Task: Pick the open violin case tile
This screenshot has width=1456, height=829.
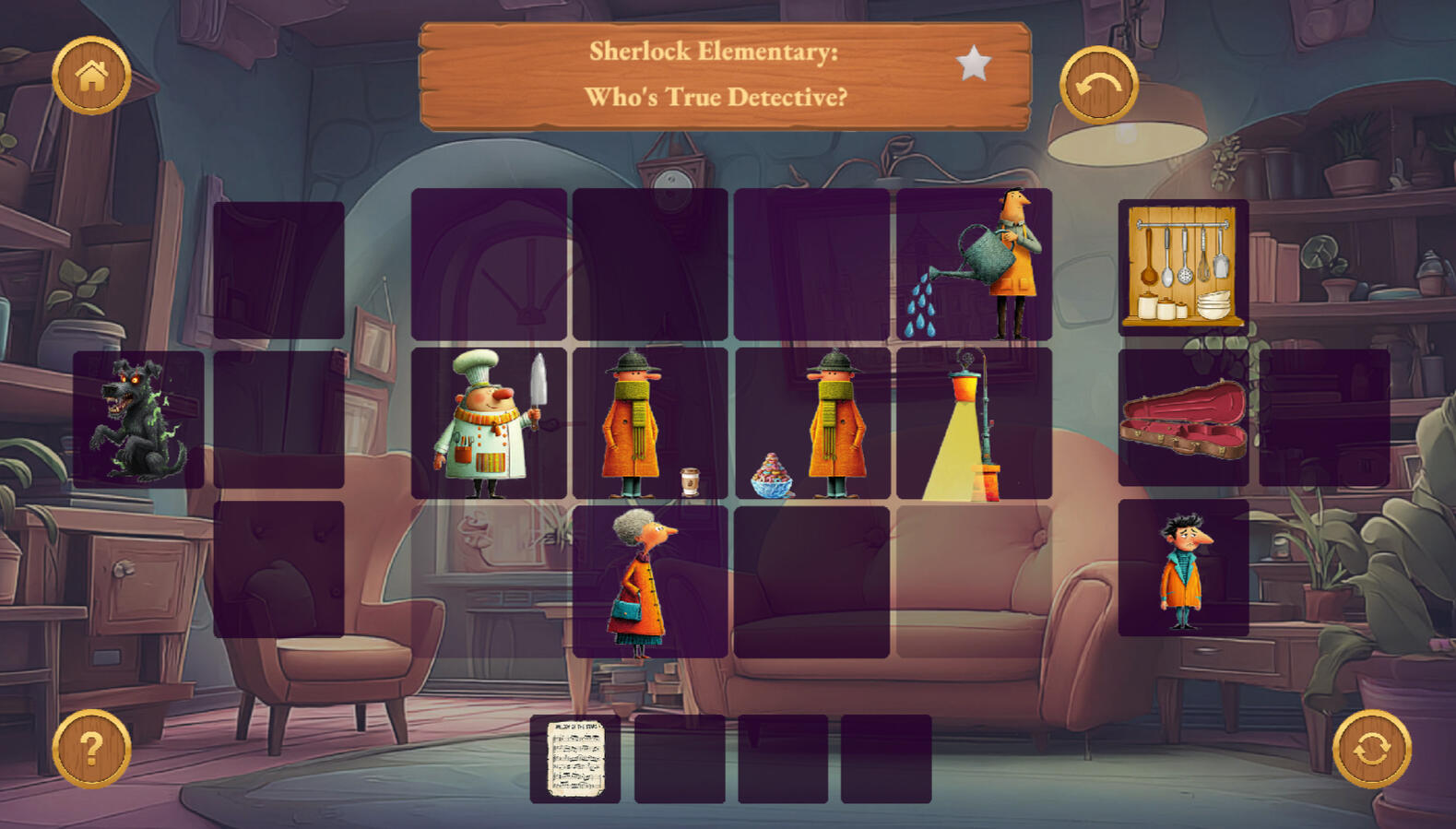Action: 1183,419
